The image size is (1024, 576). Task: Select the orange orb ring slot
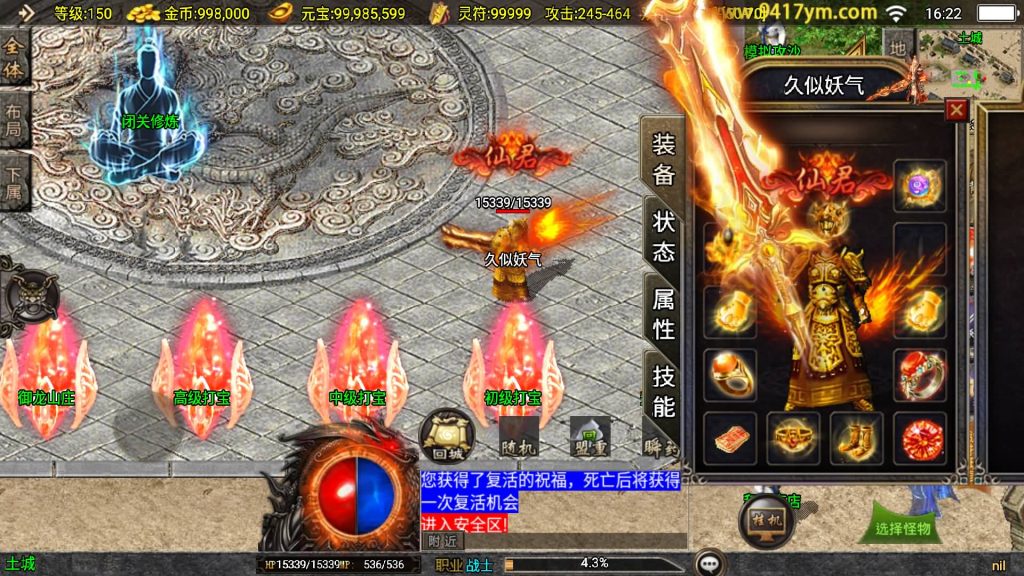click(x=729, y=374)
